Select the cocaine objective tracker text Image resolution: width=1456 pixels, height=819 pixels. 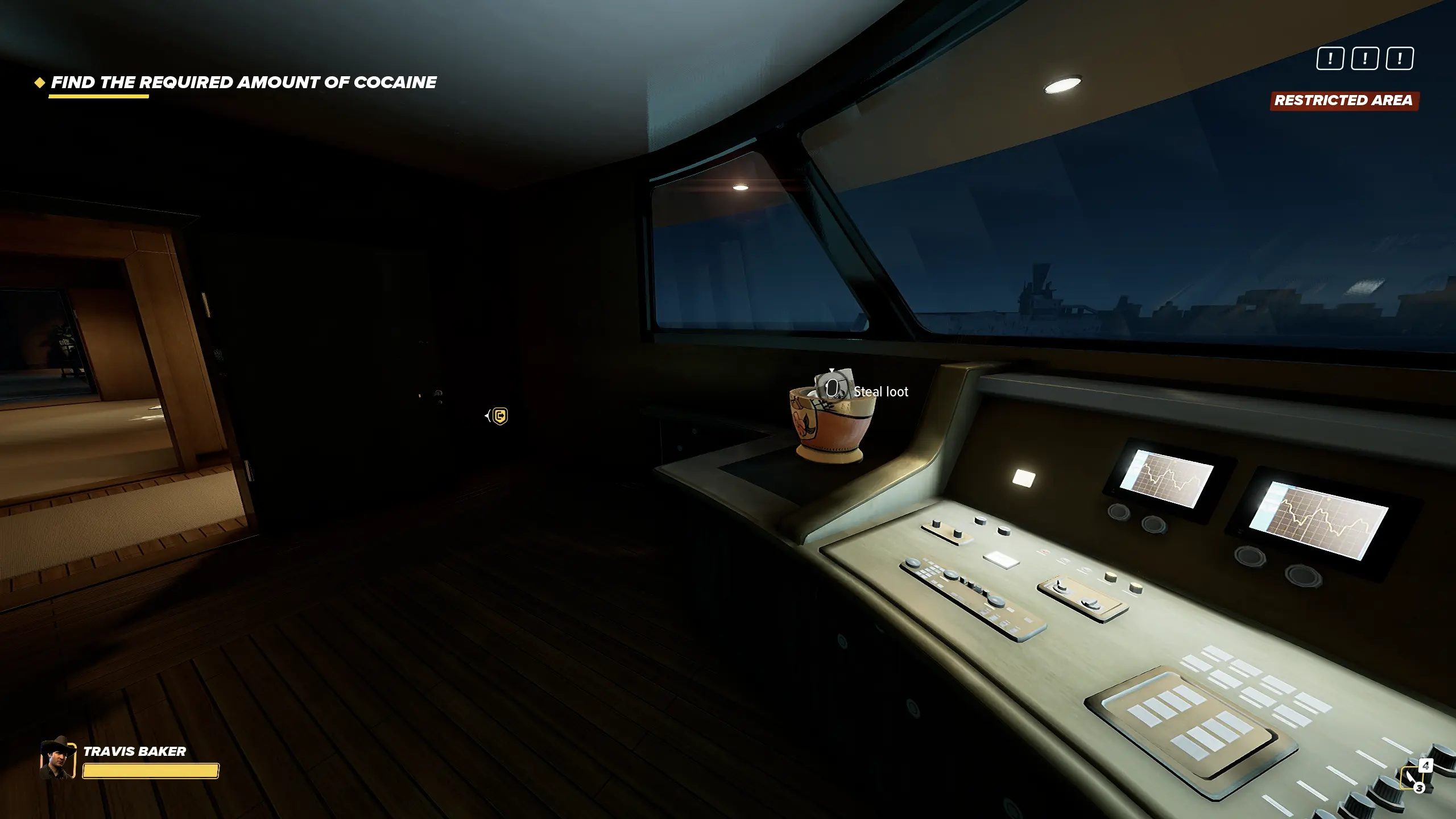243,82
